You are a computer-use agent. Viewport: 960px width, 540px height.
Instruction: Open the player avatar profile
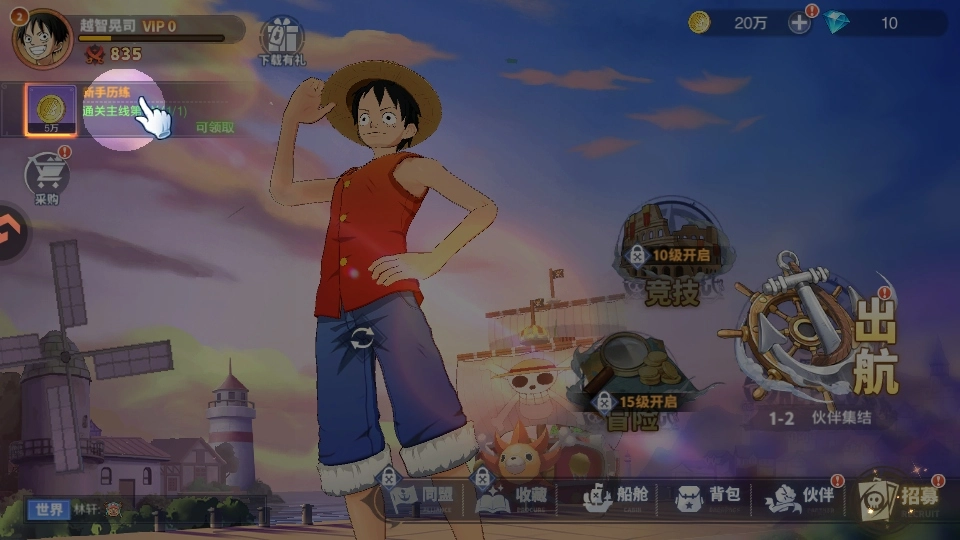[x=43, y=38]
